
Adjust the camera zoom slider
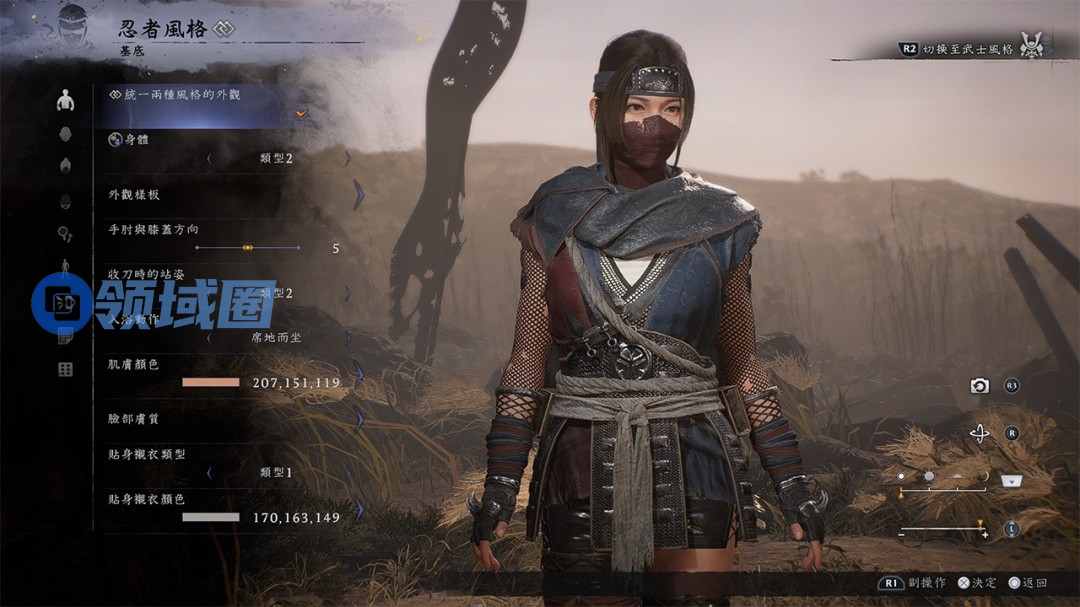[x=943, y=530]
